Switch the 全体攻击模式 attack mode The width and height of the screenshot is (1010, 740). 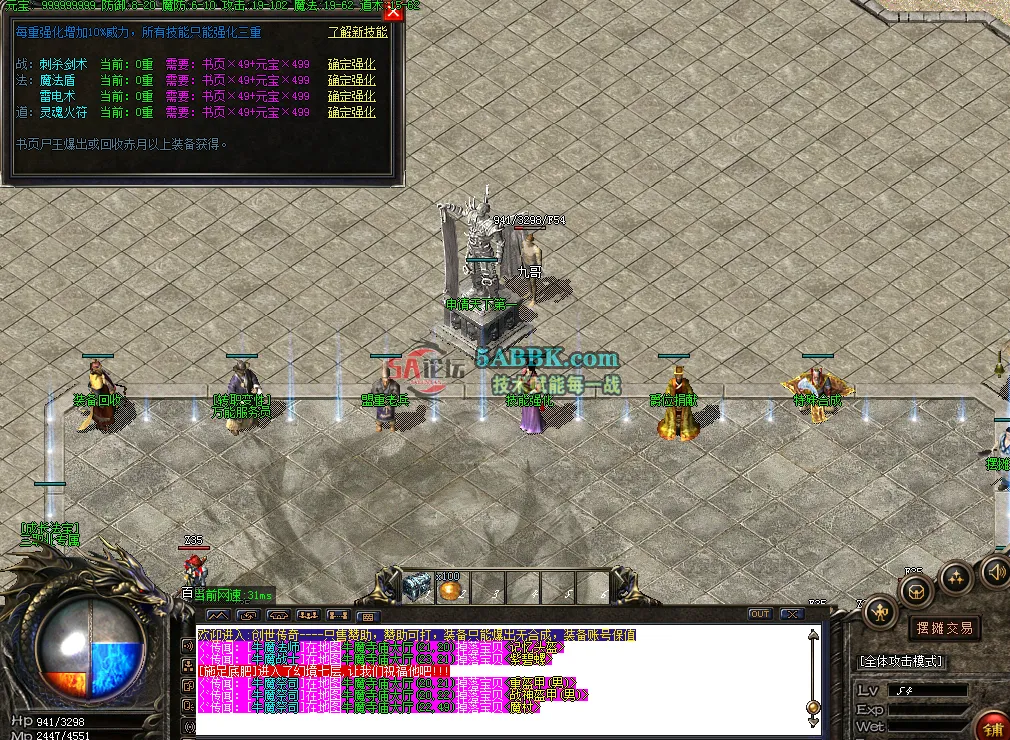pos(902,662)
